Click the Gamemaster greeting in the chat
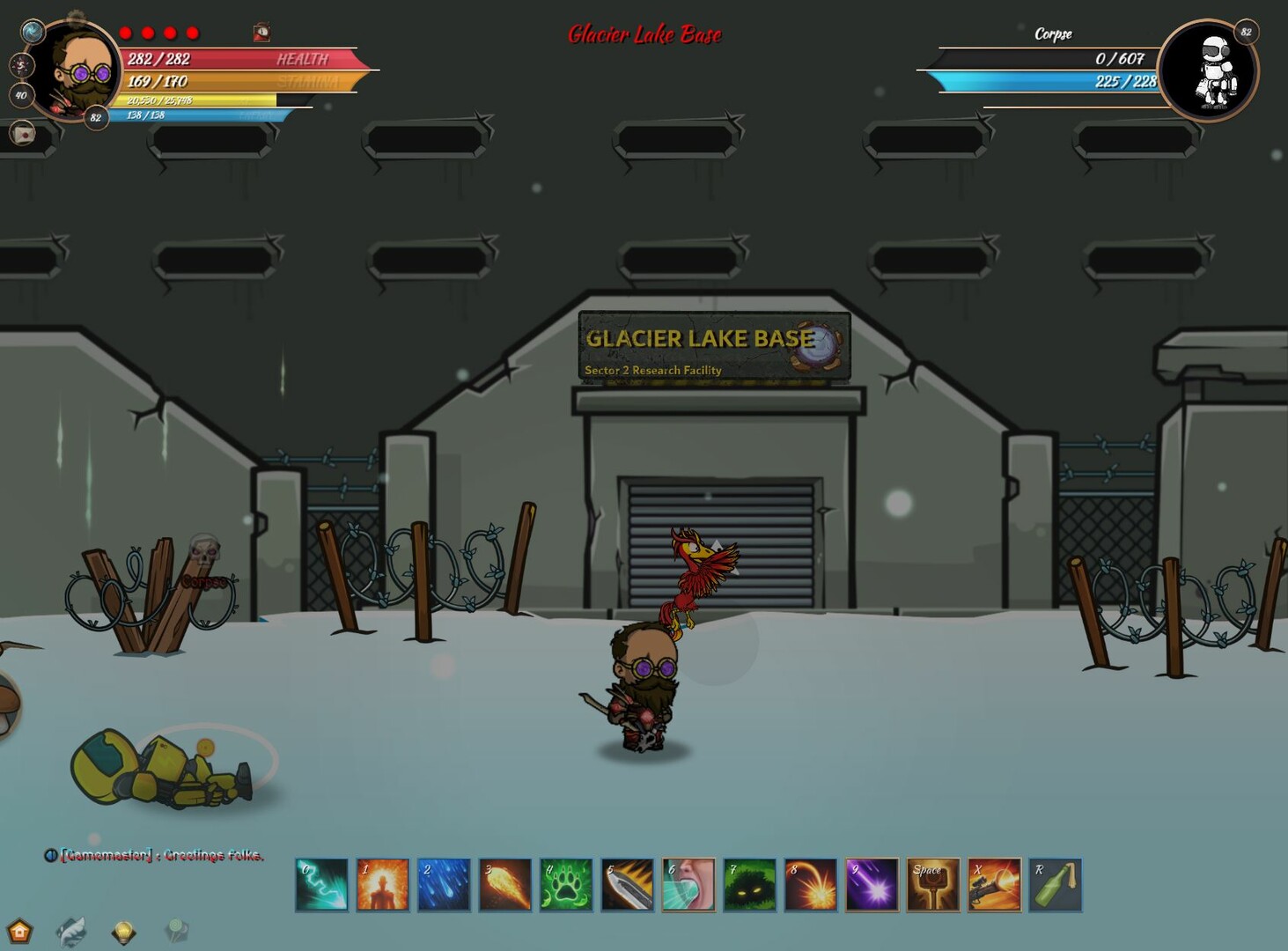 [158, 855]
